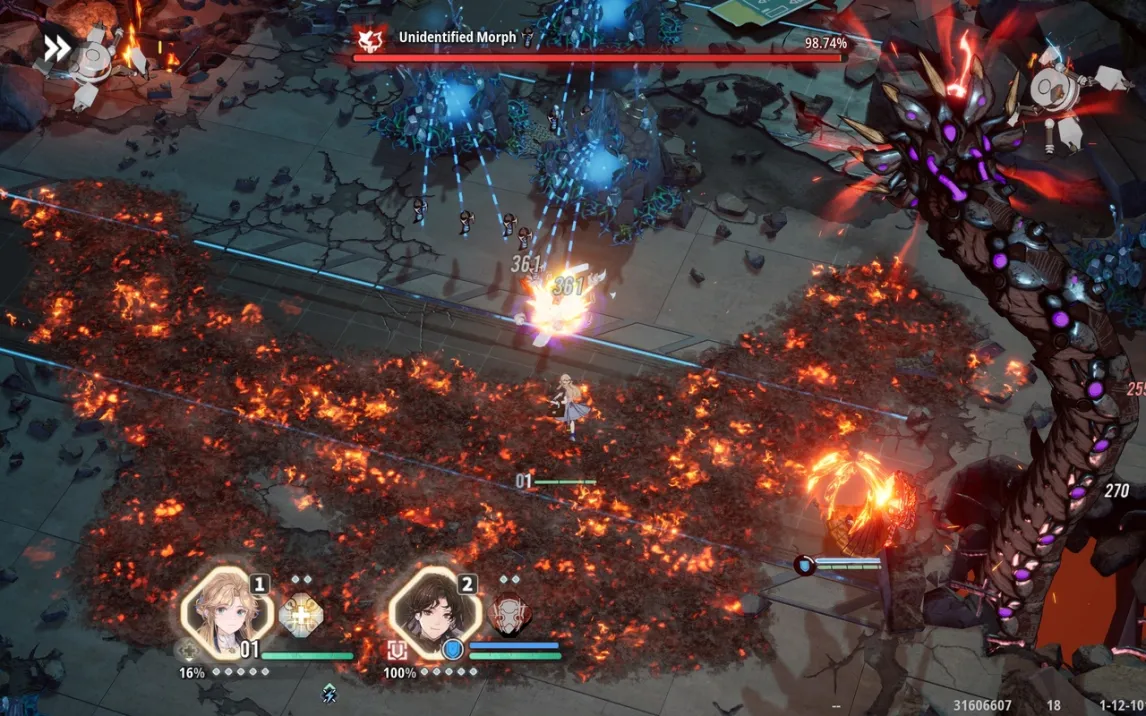Toggle the double-arrow fast-forward speed button

(57, 48)
